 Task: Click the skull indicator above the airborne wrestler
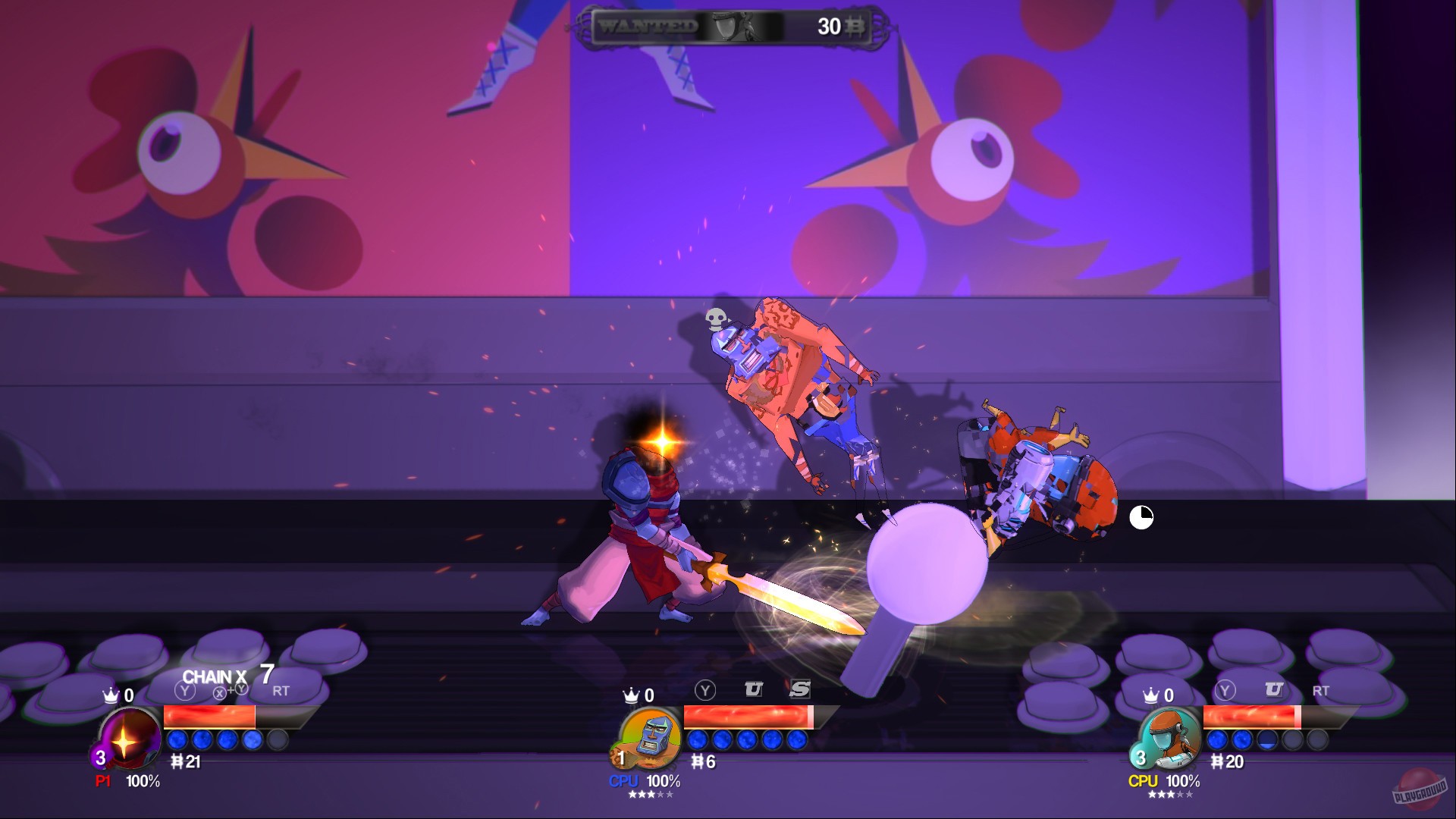pyautogui.click(x=716, y=320)
